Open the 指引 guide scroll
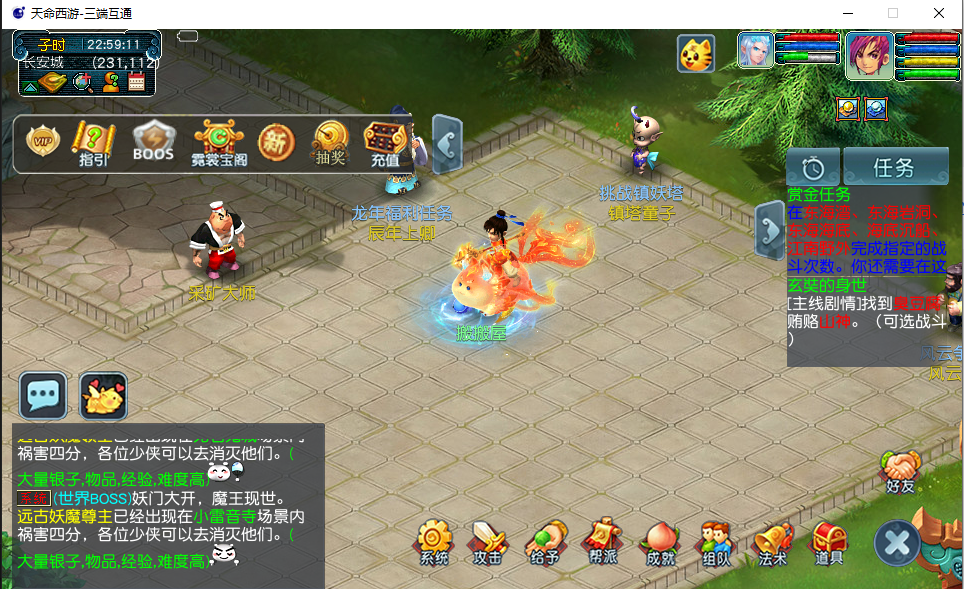964x589 pixels. click(x=94, y=143)
